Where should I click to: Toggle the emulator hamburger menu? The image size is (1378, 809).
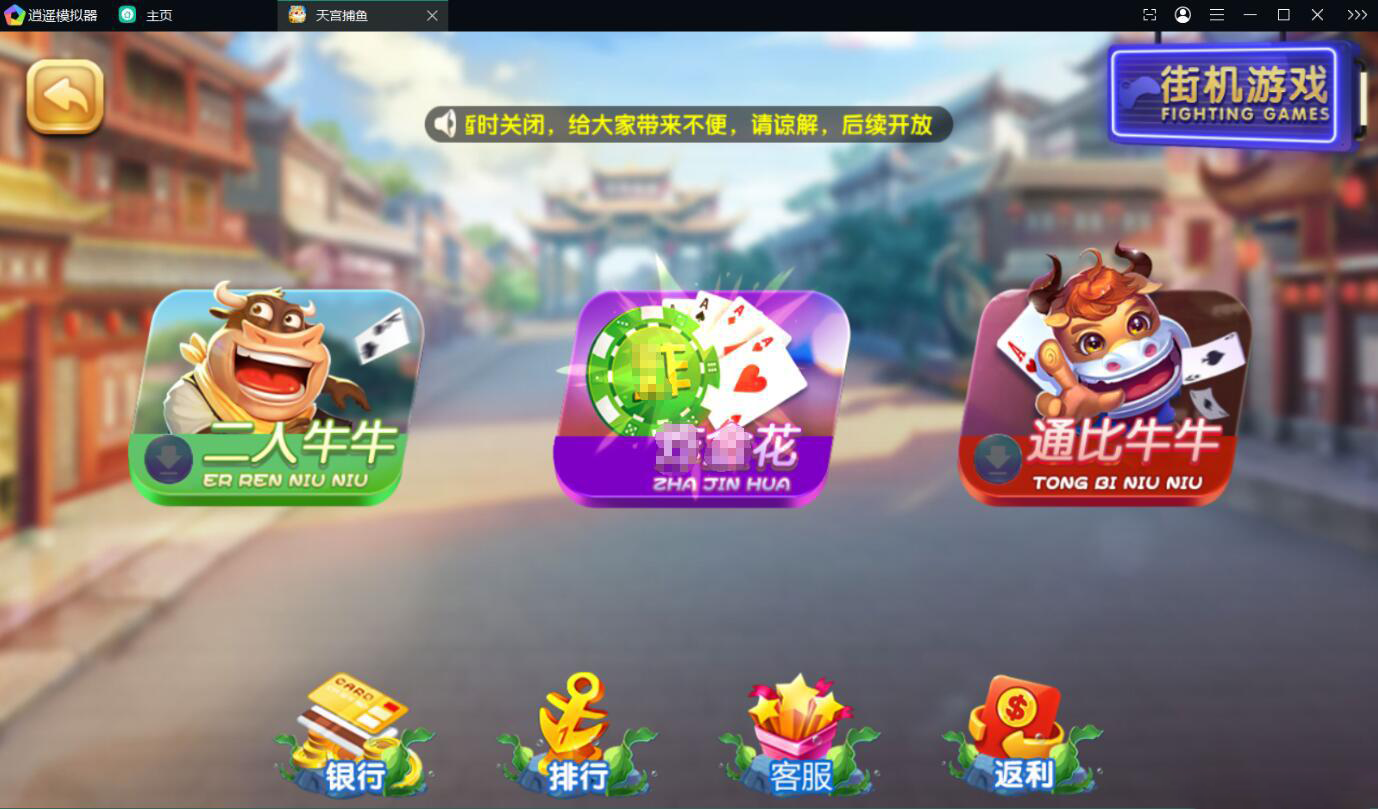(x=1216, y=14)
